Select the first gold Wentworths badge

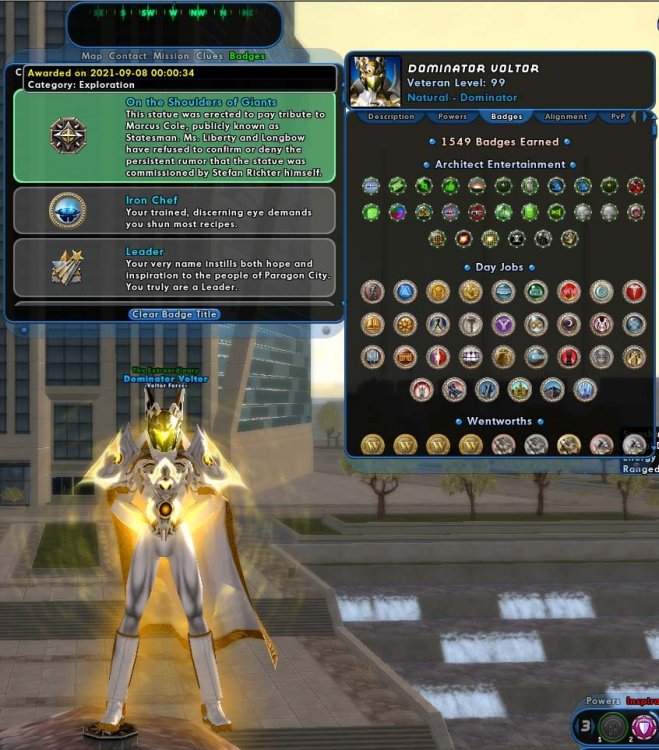[x=373, y=444]
